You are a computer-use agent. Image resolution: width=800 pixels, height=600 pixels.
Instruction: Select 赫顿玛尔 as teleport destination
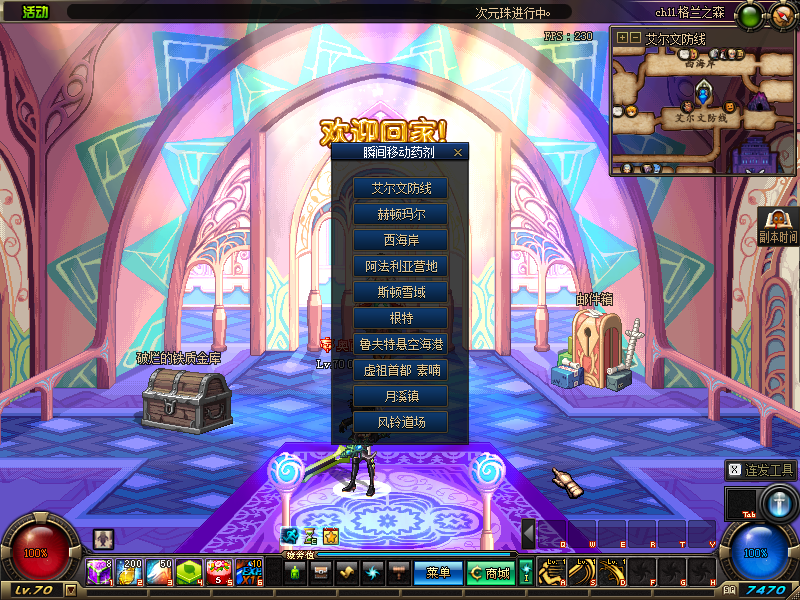coord(400,214)
